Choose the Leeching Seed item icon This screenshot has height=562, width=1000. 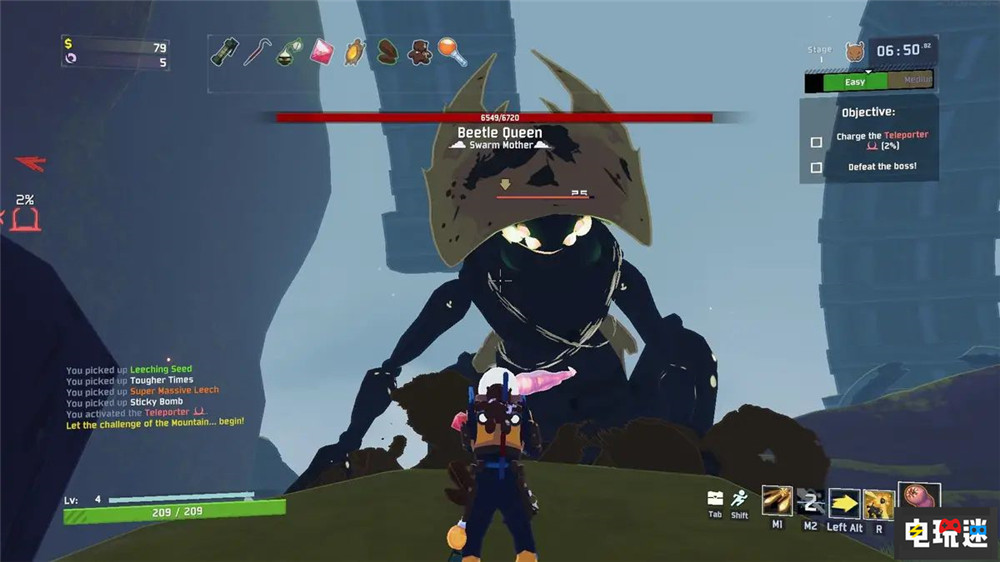[386, 52]
